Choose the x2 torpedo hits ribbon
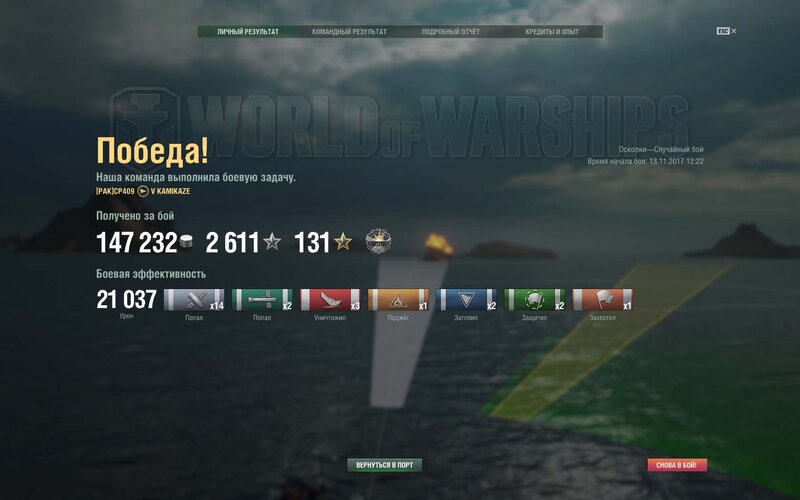The image size is (800, 500). [x=262, y=300]
